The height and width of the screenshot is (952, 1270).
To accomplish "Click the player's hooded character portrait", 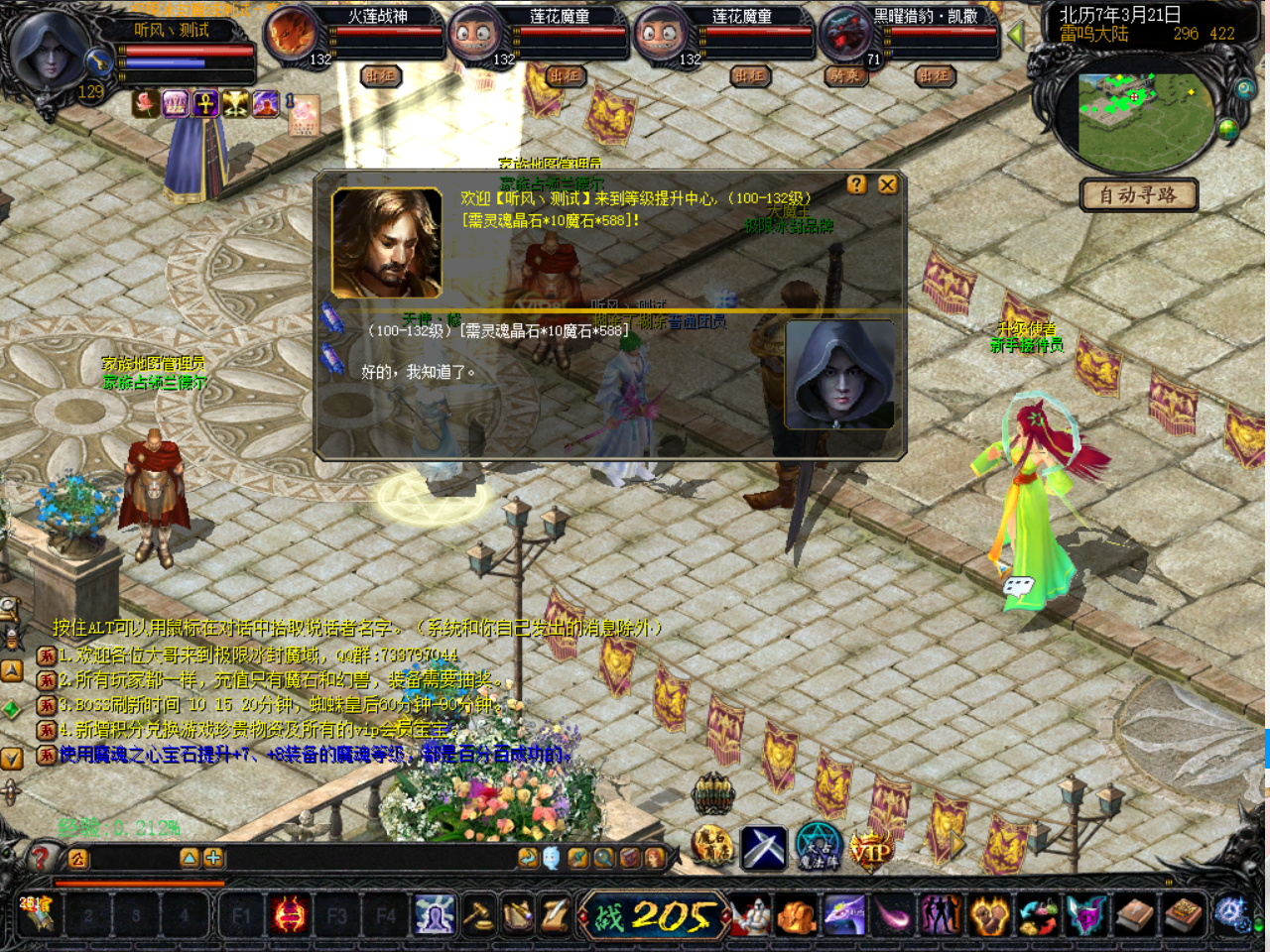I will (50, 52).
